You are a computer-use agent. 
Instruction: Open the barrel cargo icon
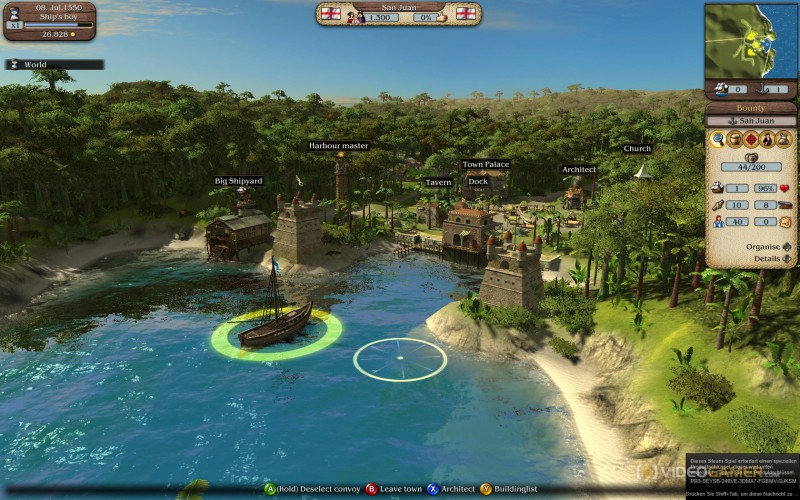point(734,139)
